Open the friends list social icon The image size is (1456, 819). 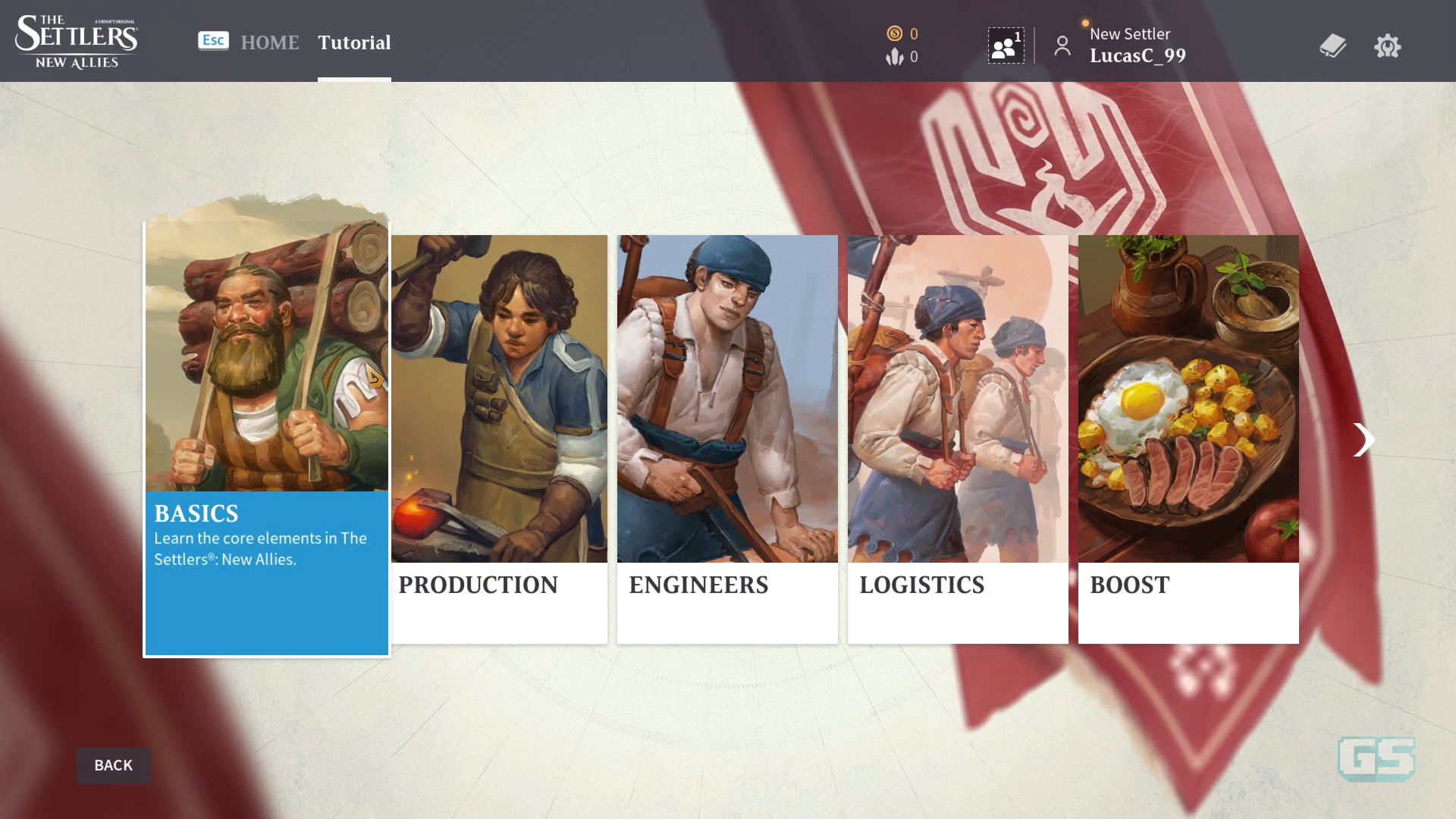click(x=1005, y=45)
